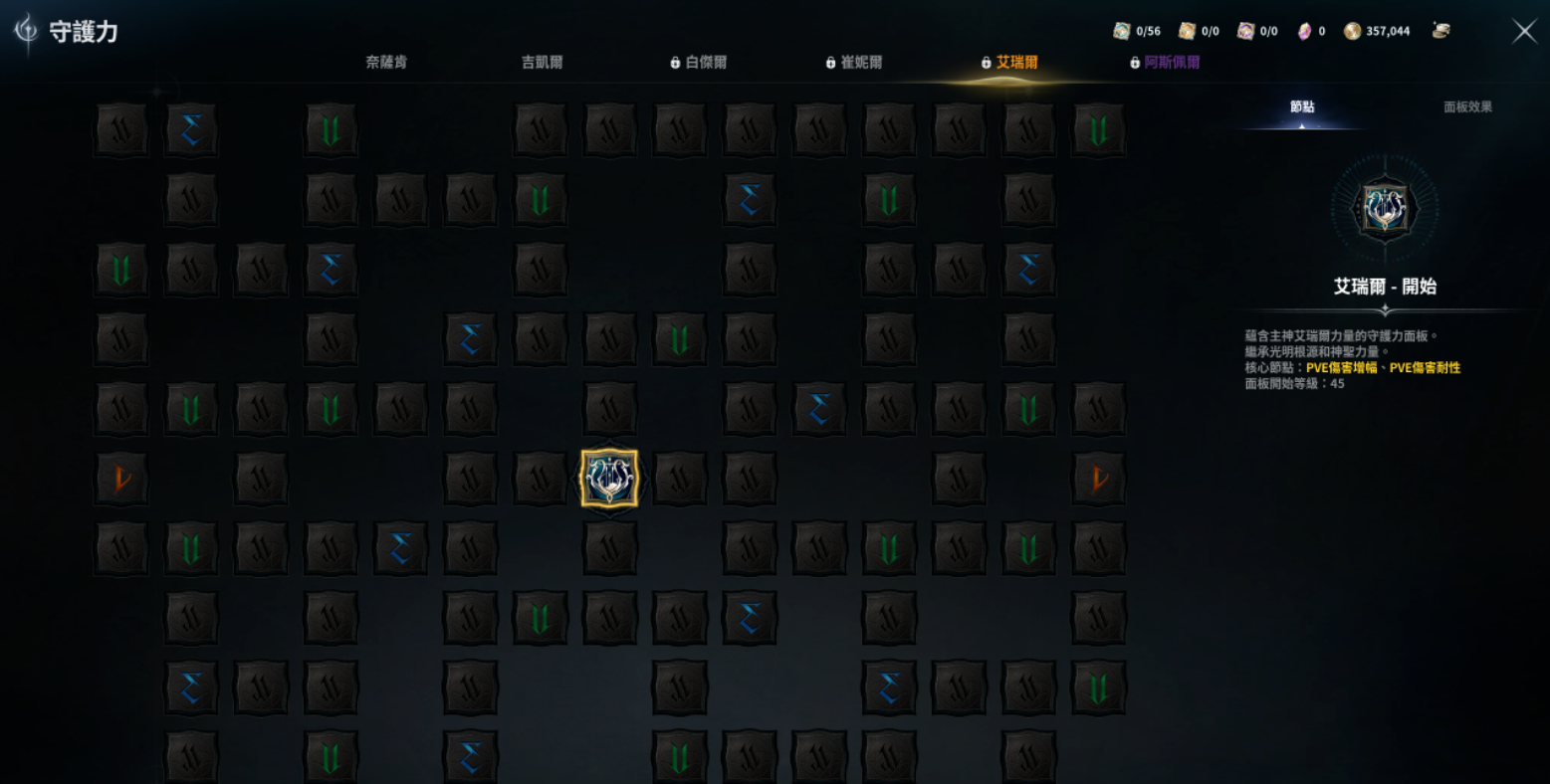Image resolution: width=1550 pixels, height=784 pixels.
Task: Open the 吉凱爾 guardian panel
Action: click(541, 62)
